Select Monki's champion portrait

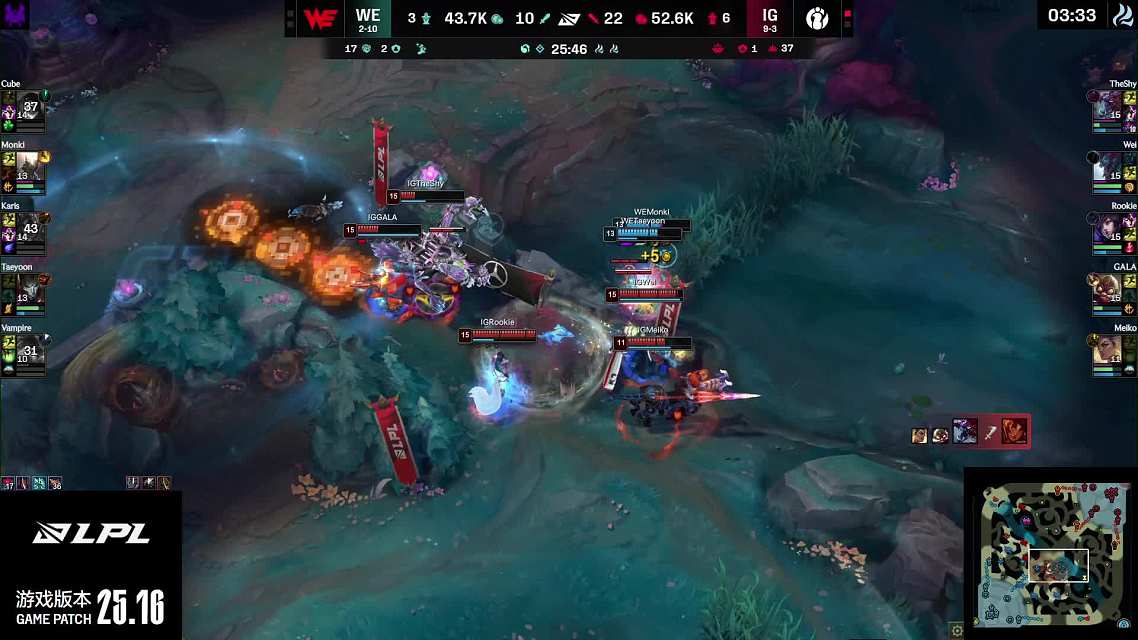[30, 165]
